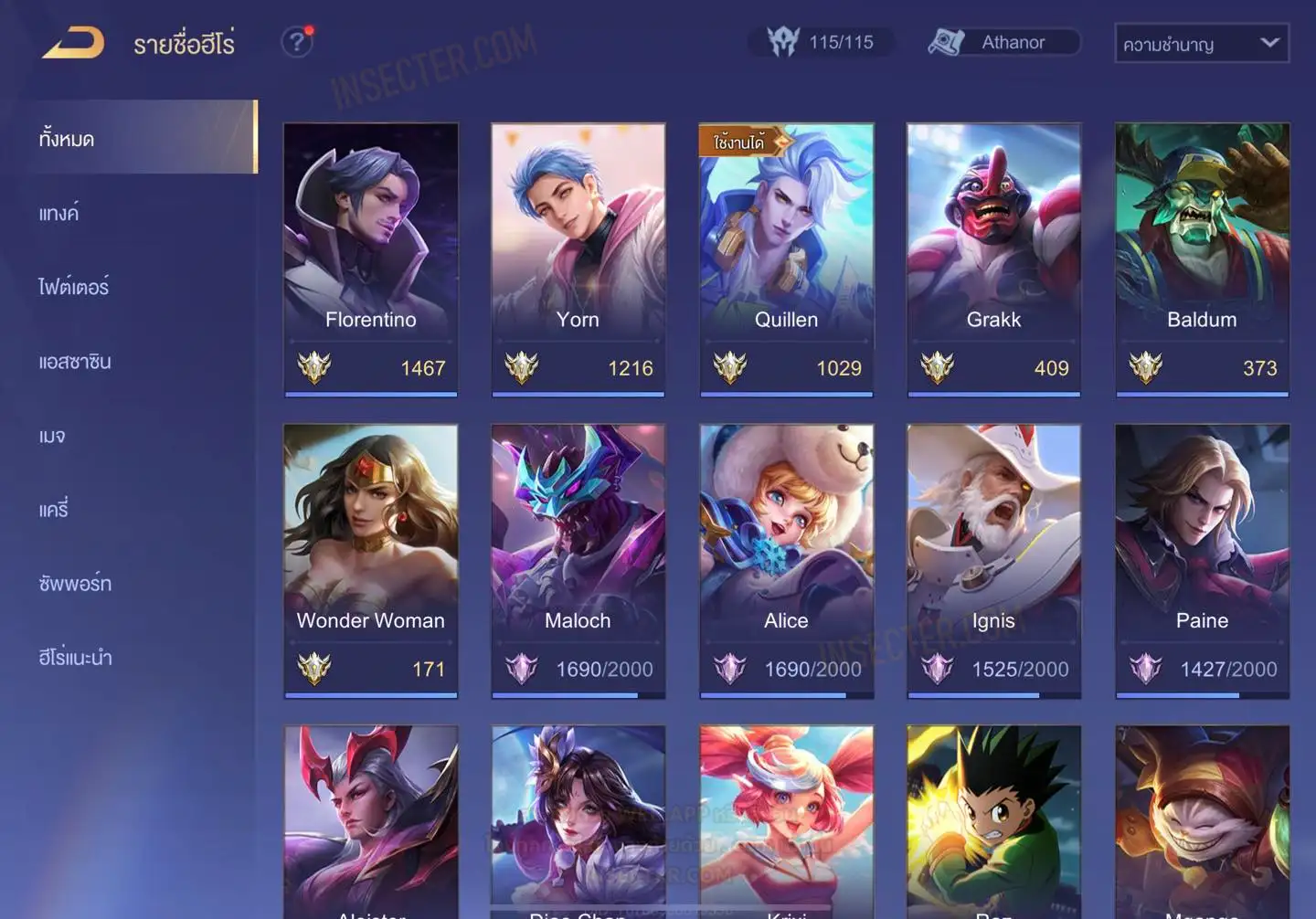View the ฮีโร่แนะนำ tab
The width and height of the screenshot is (1316, 919).
click(75, 658)
